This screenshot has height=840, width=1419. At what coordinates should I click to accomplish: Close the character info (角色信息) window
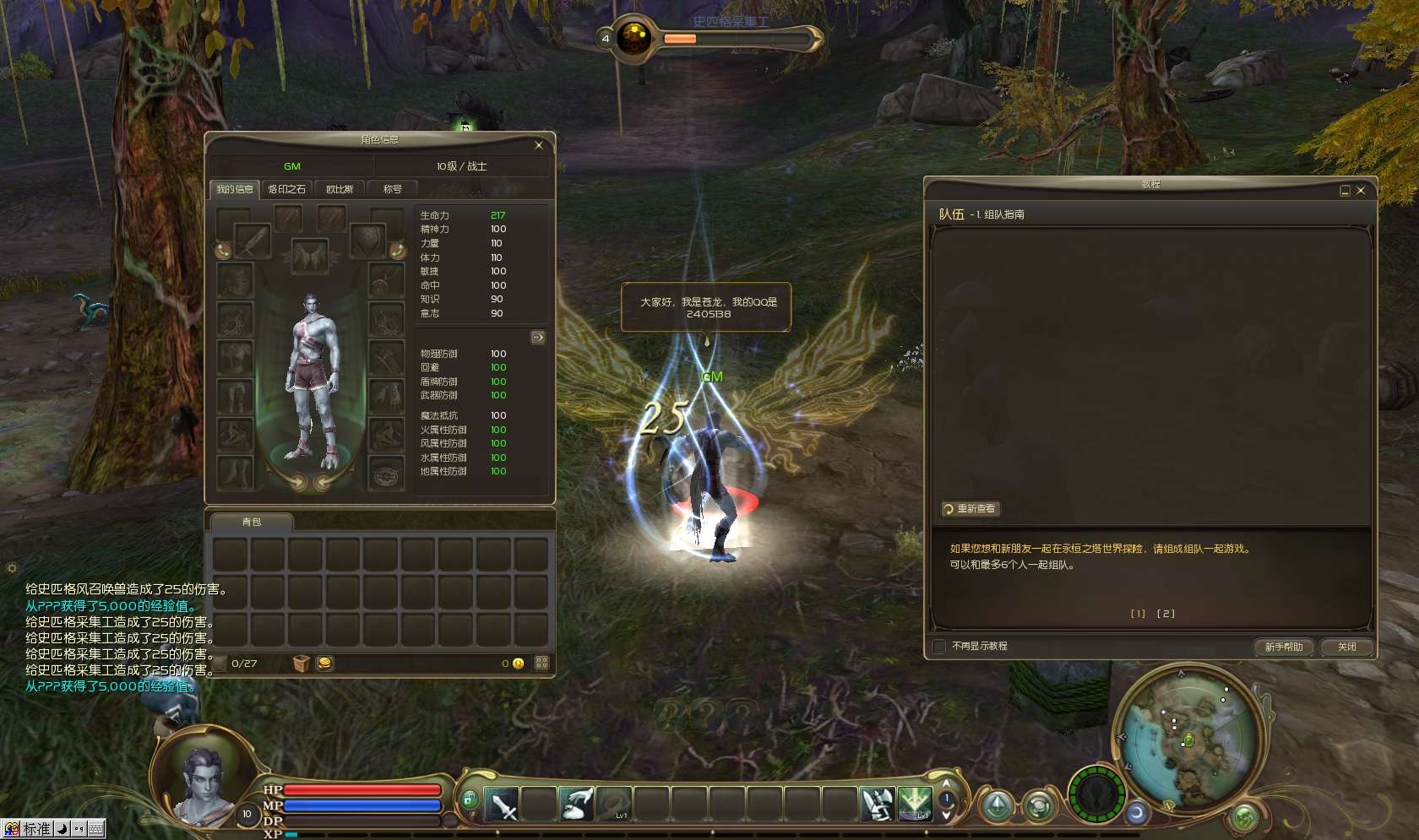click(x=539, y=145)
